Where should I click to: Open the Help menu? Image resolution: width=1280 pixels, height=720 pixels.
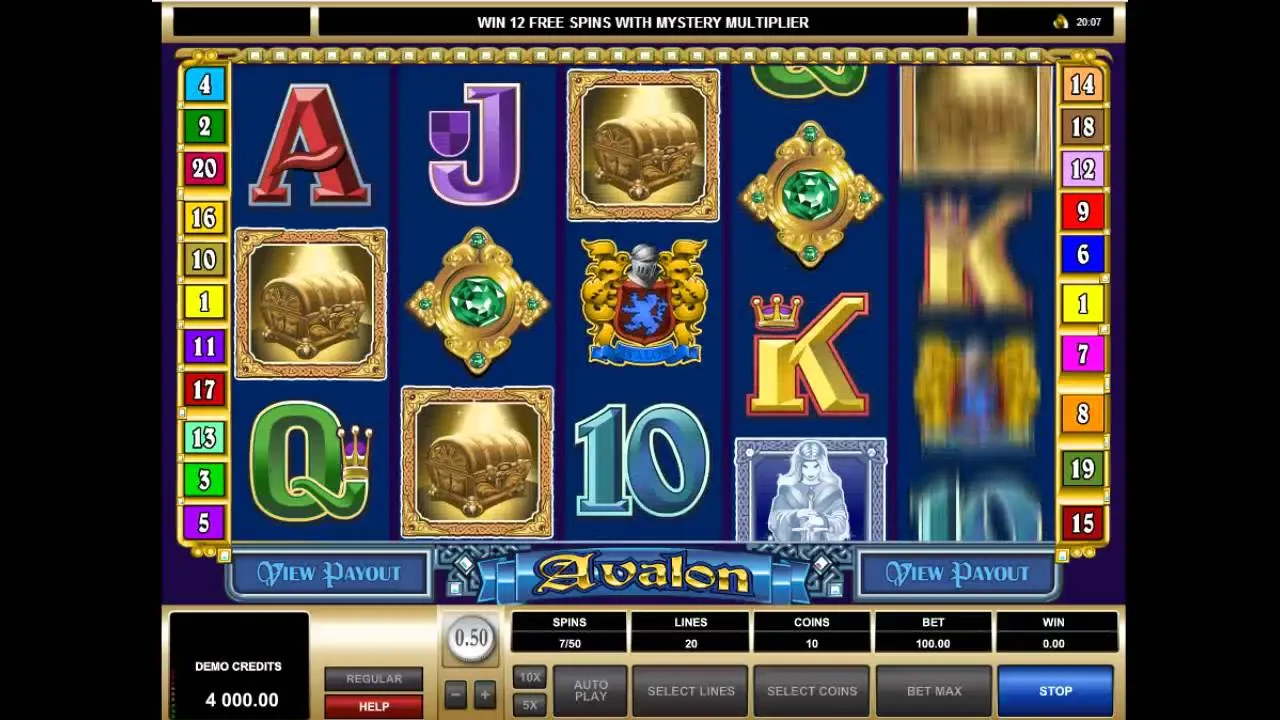pyautogui.click(x=373, y=706)
